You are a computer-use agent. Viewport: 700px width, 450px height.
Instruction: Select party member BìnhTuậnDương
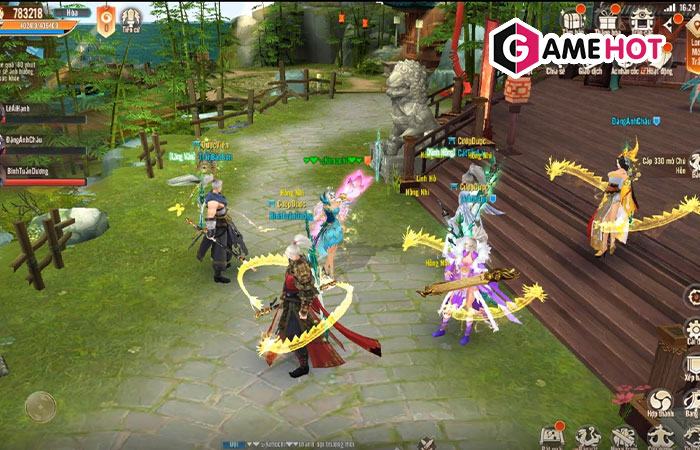click(42, 170)
